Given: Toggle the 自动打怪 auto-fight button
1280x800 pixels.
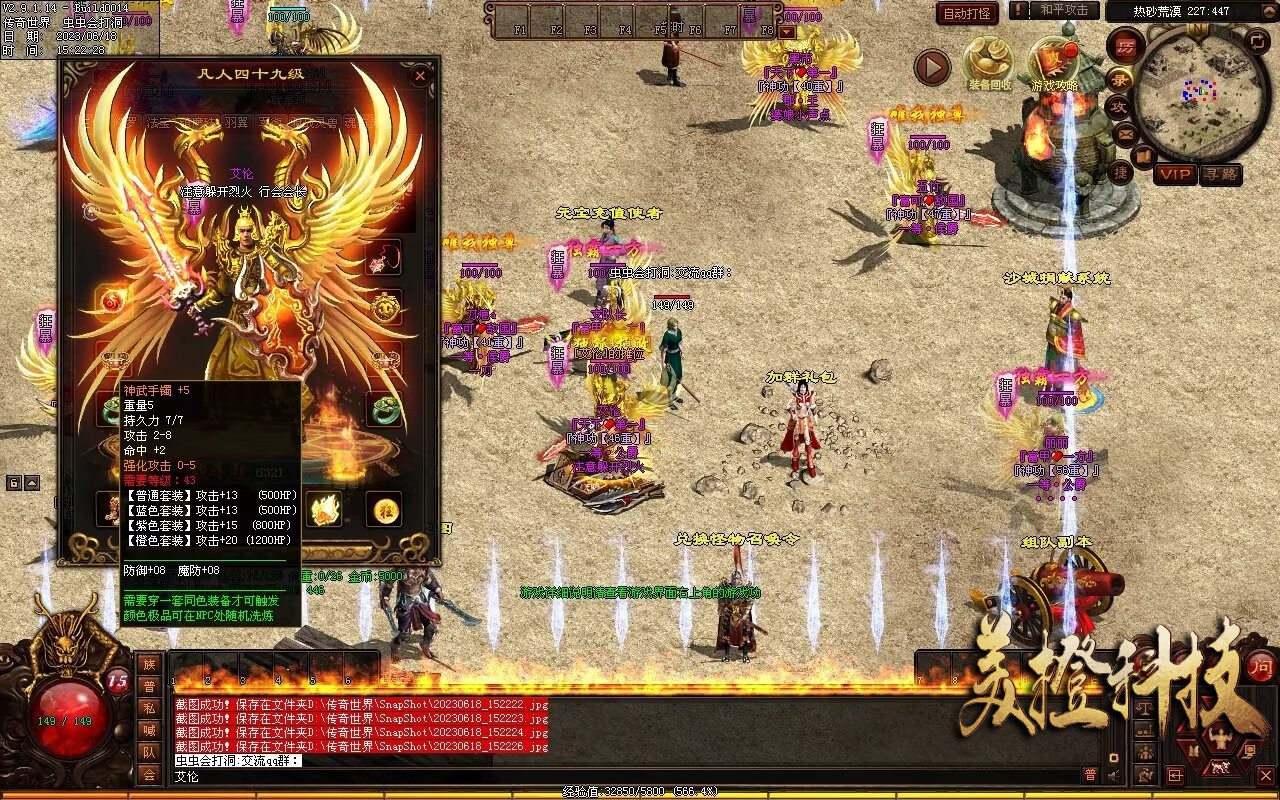Looking at the screenshot, I should click(967, 13).
